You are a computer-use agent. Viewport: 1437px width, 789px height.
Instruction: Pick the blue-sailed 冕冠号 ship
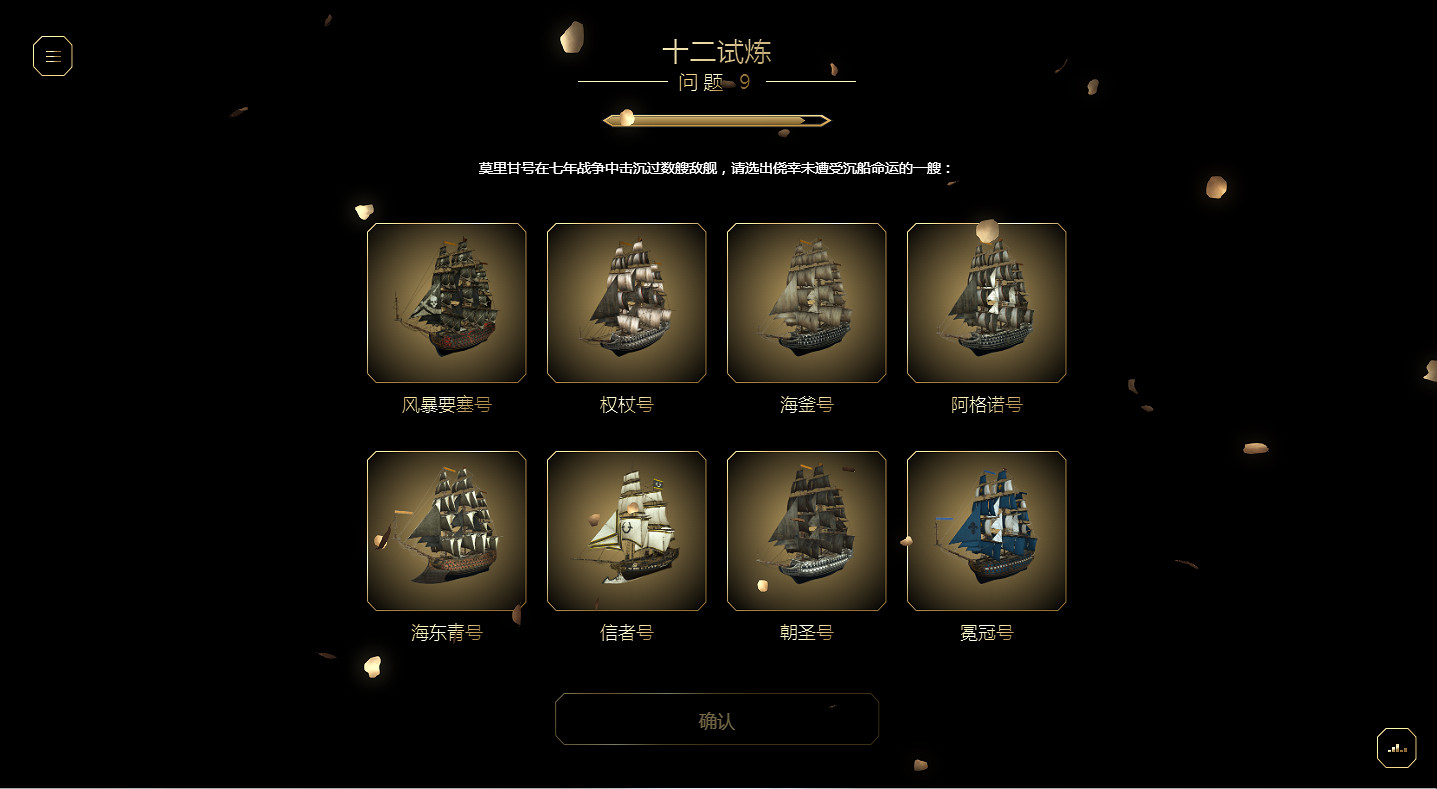click(986, 531)
